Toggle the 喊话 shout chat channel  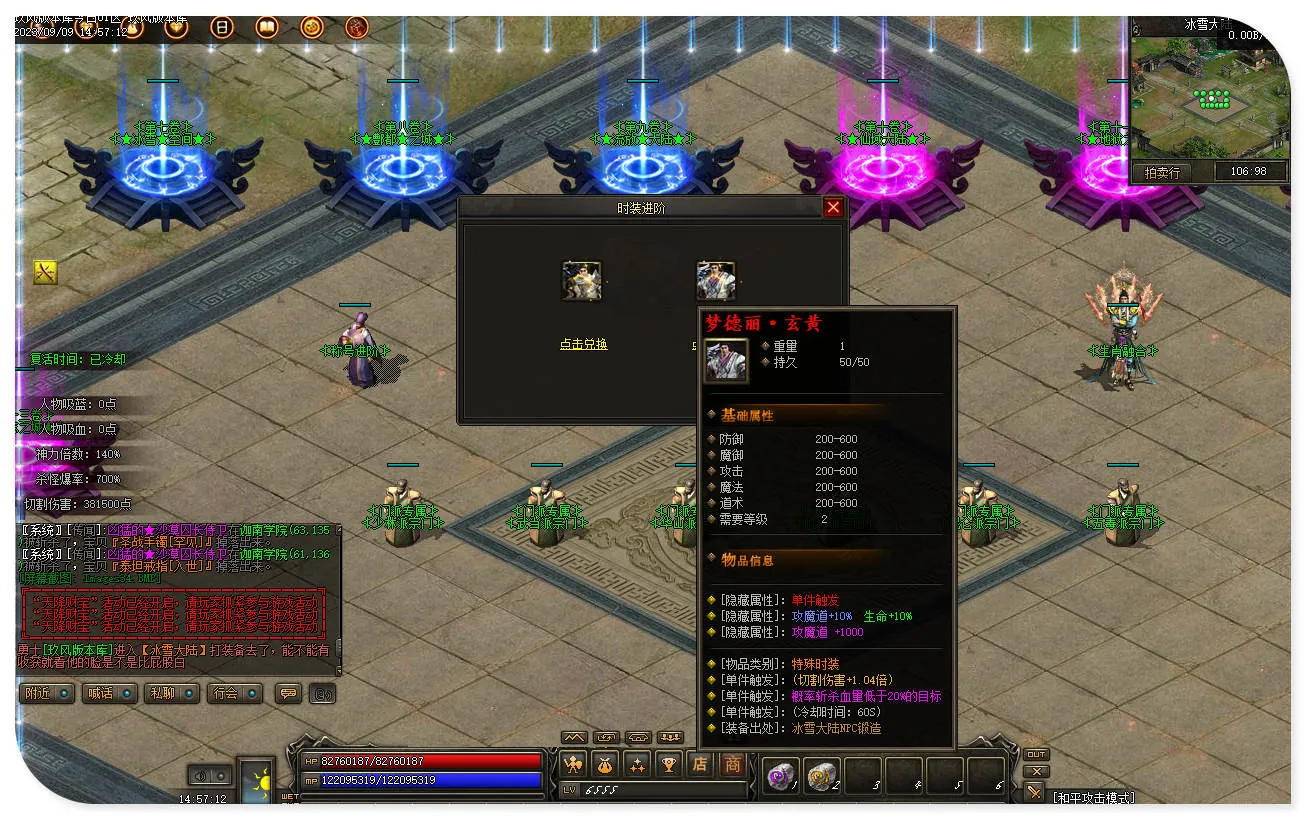coord(110,693)
